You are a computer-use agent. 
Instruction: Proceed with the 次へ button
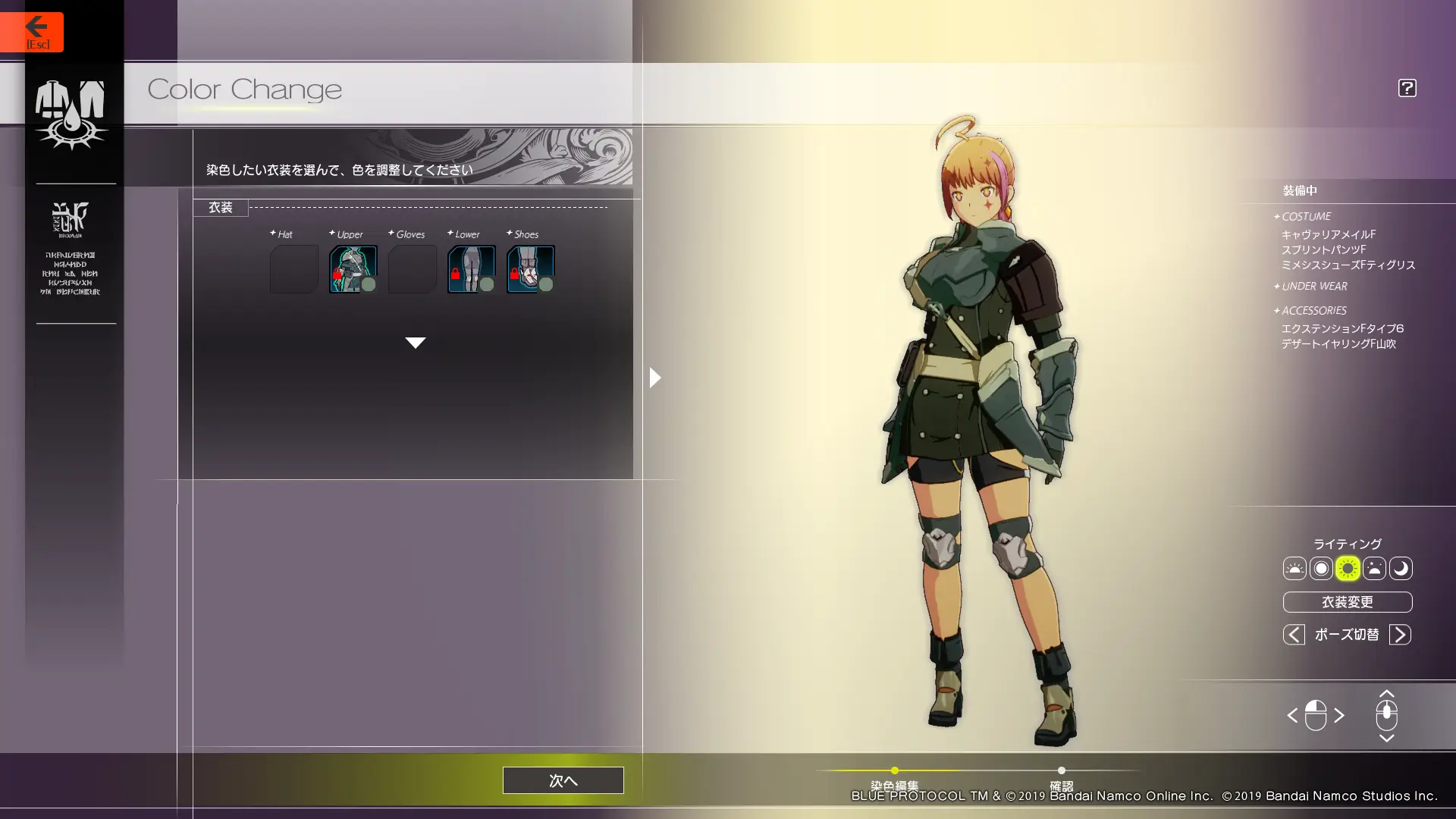[x=563, y=780]
